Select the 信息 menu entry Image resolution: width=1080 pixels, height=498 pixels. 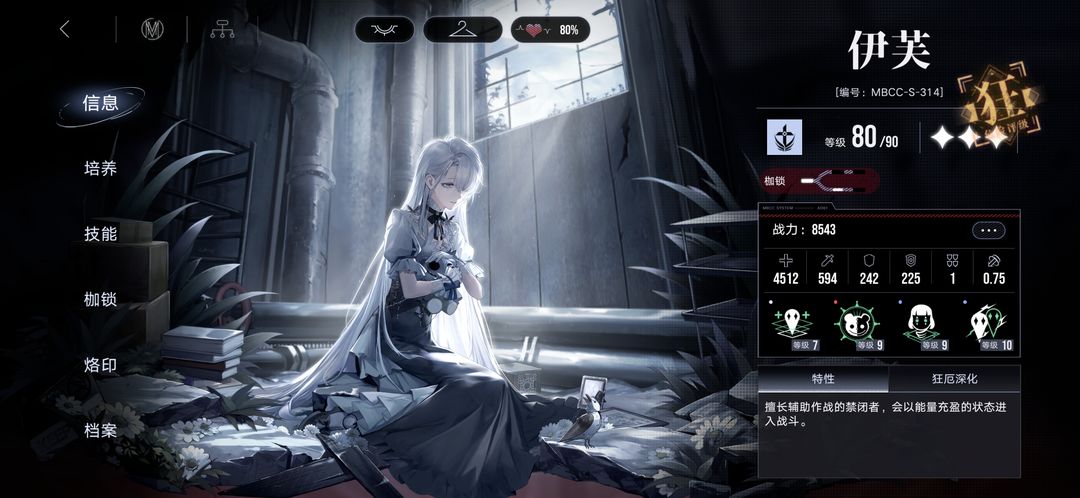pos(101,103)
